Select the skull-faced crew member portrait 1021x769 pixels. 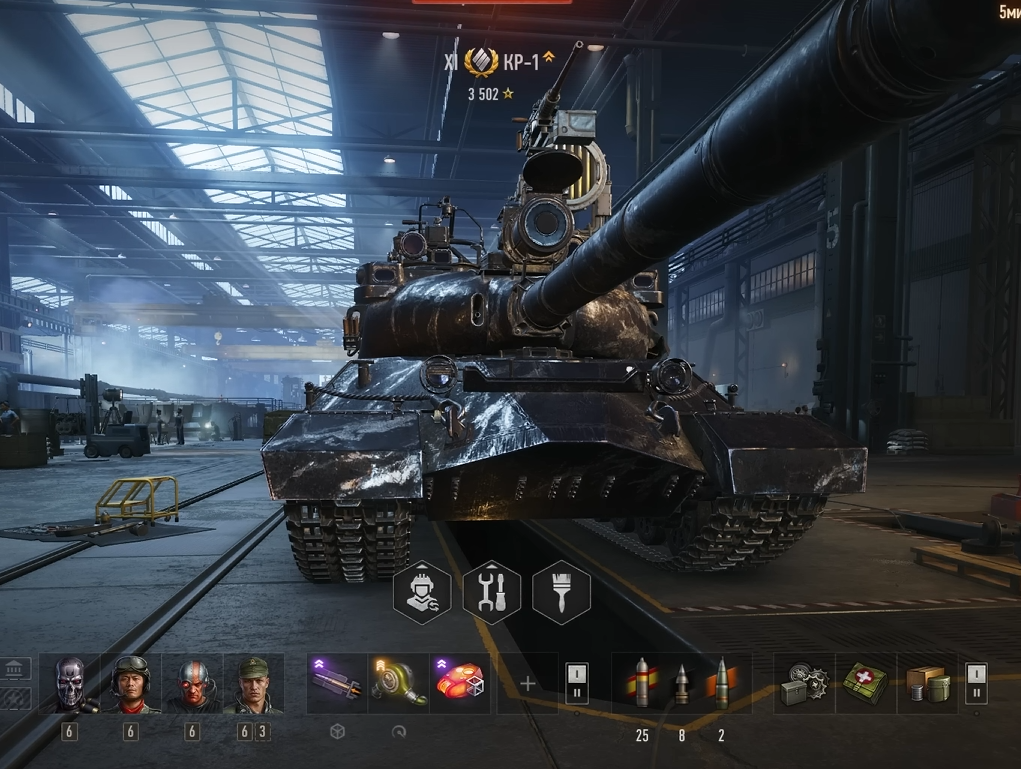[70, 684]
